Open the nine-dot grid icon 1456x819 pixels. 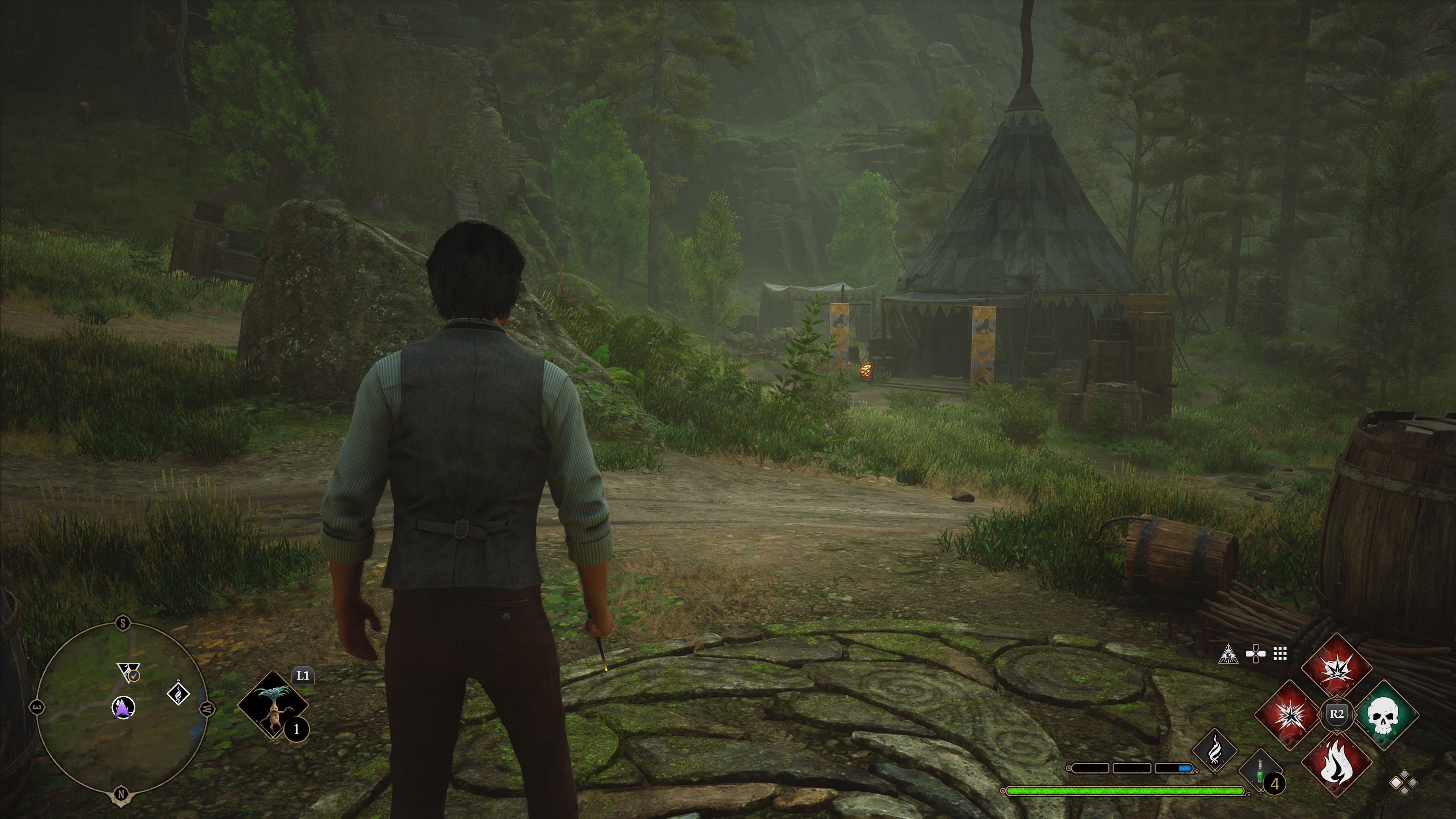click(x=1280, y=654)
